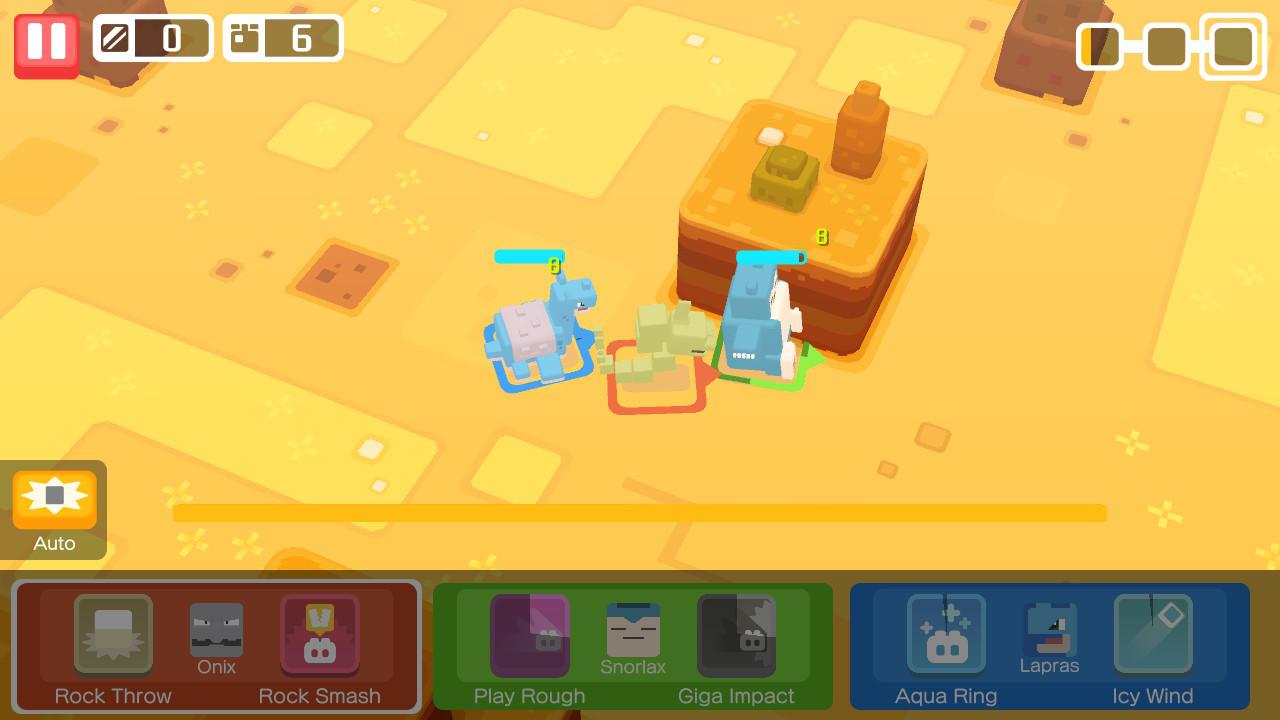
Task: Click the Lapras face portrait icon
Action: 1050,628
